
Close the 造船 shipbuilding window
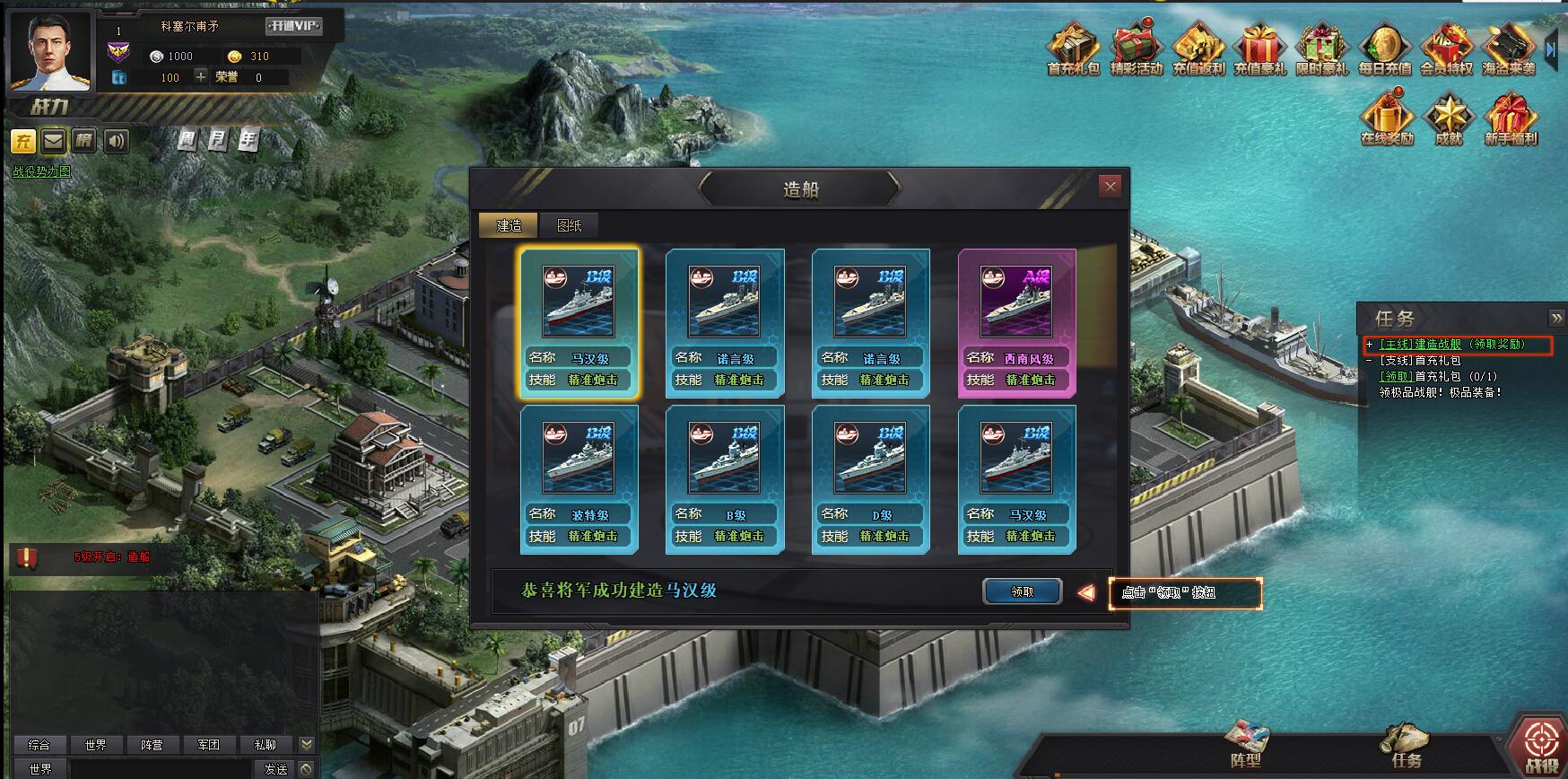[x=1111, y=187]
